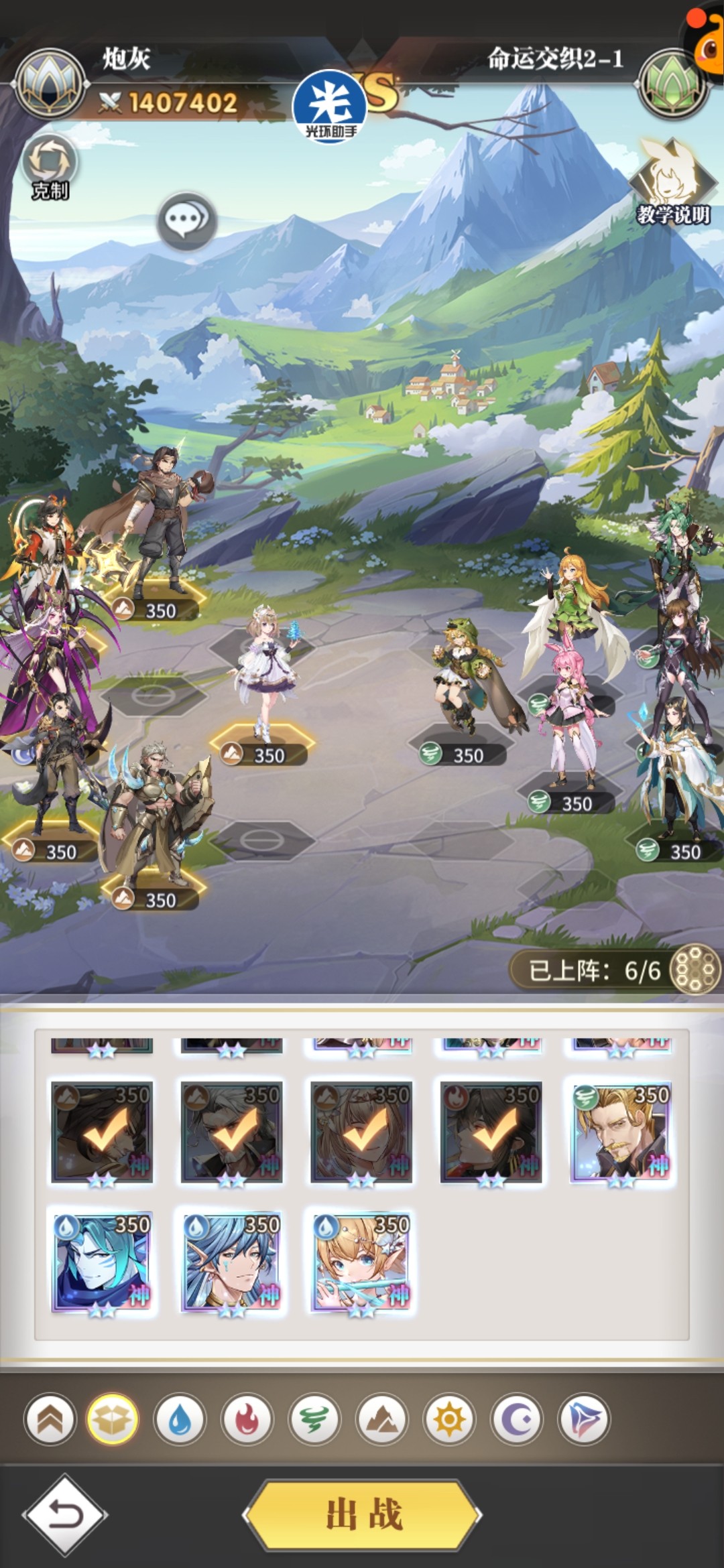Viewport: 724px width, 1568px height.
Task: Filter heroes by light sun element
Action: coord(449,1419)
